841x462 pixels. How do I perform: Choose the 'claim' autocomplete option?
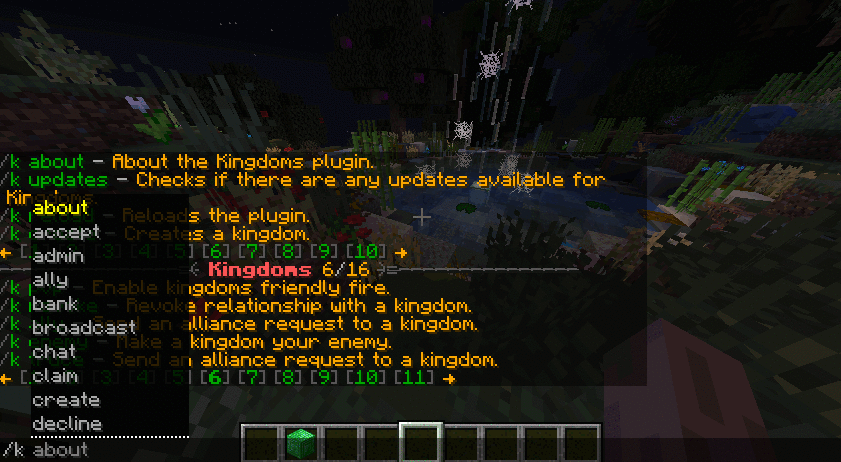[56, 376]
